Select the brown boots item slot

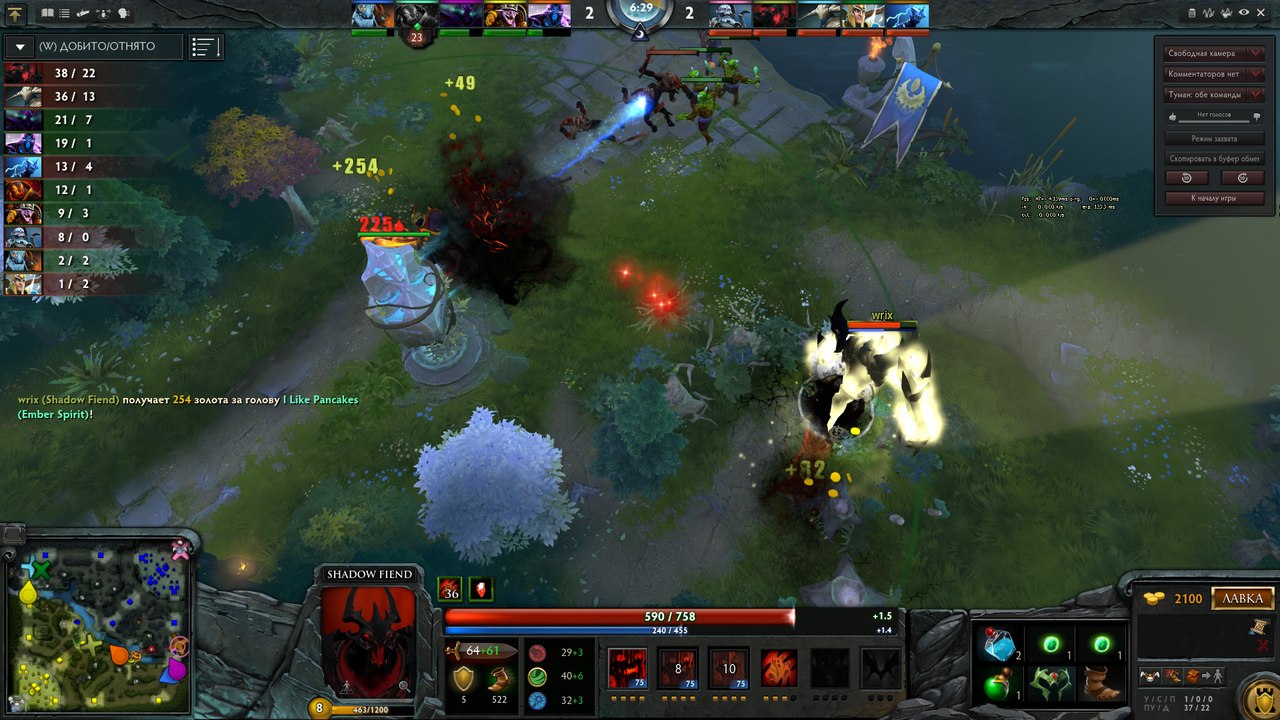1101,687
